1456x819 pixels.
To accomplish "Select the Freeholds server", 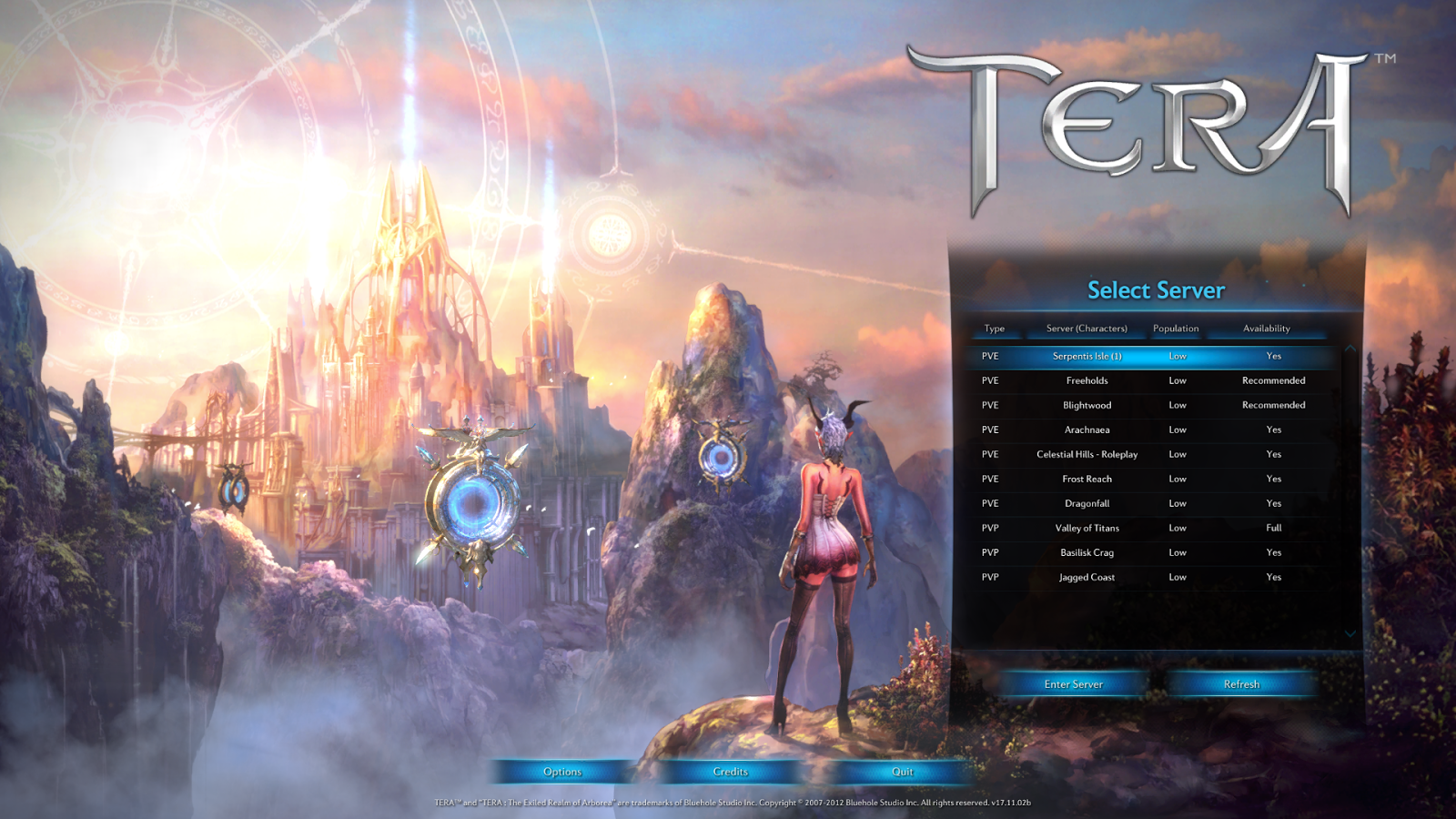I will tap(1086, 380).
